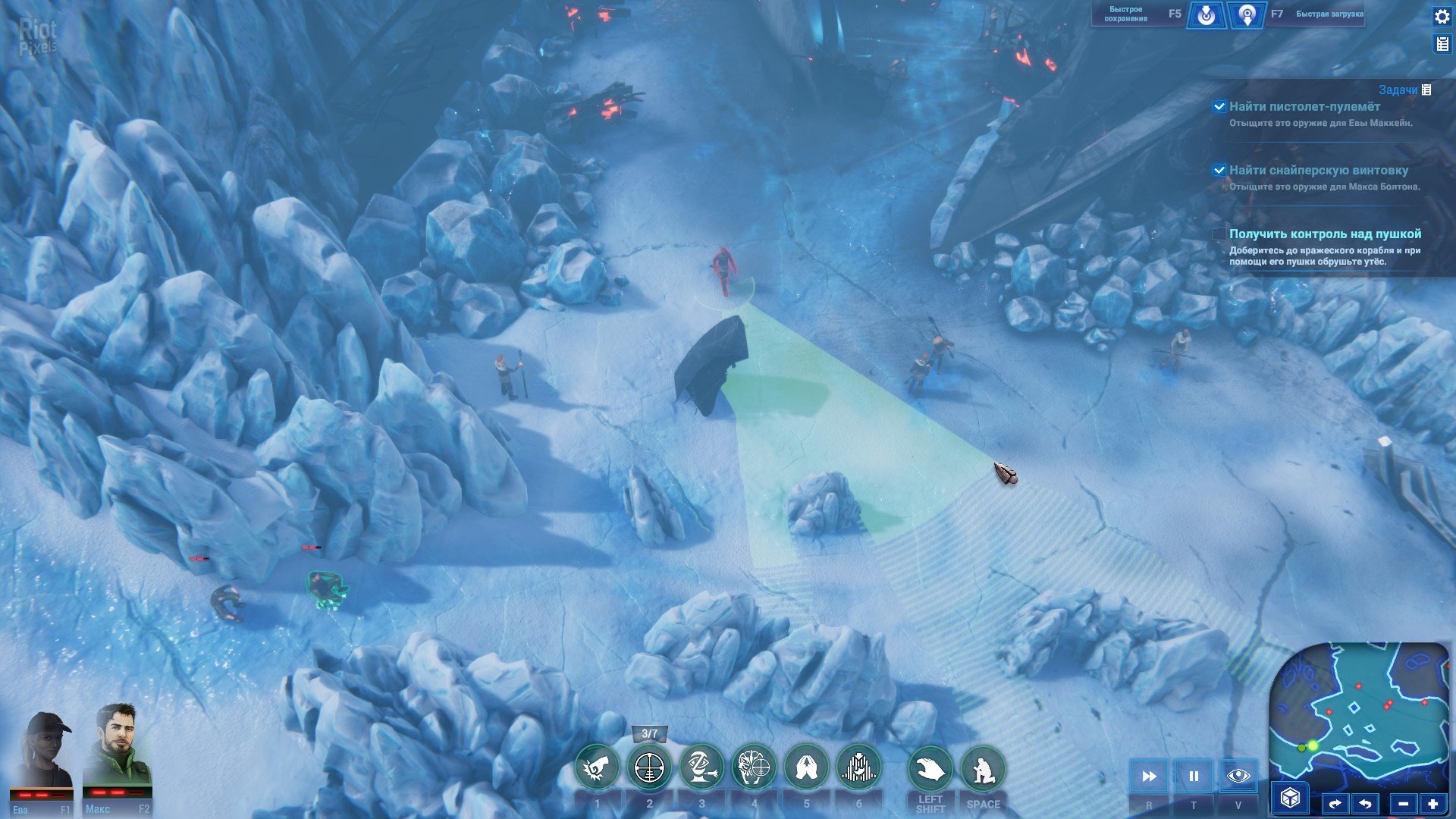Select the 'Получить контроль над пушкой' objective
Screen dimensions: 1456x819
click(1325, 234)
